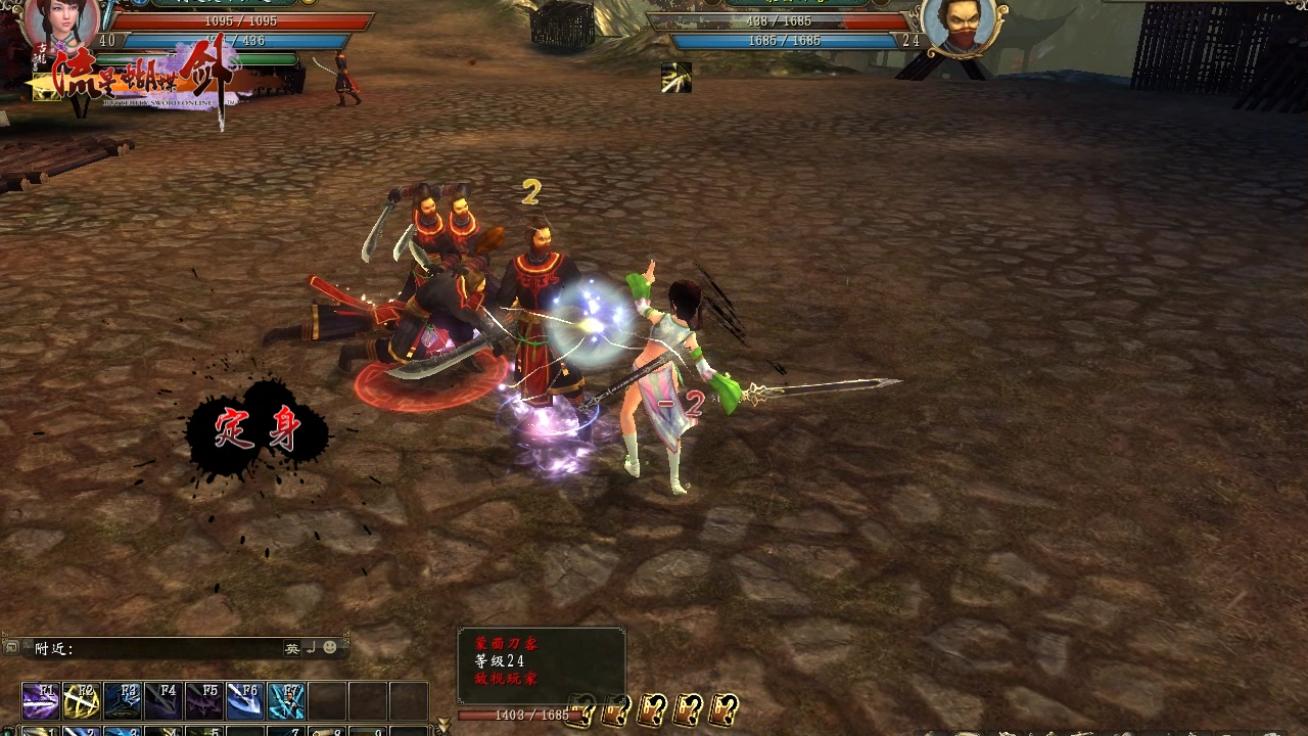Open the first question-mark book icon
The height and width of the screenshot is (736, 1308).
(x=583, y=708)
